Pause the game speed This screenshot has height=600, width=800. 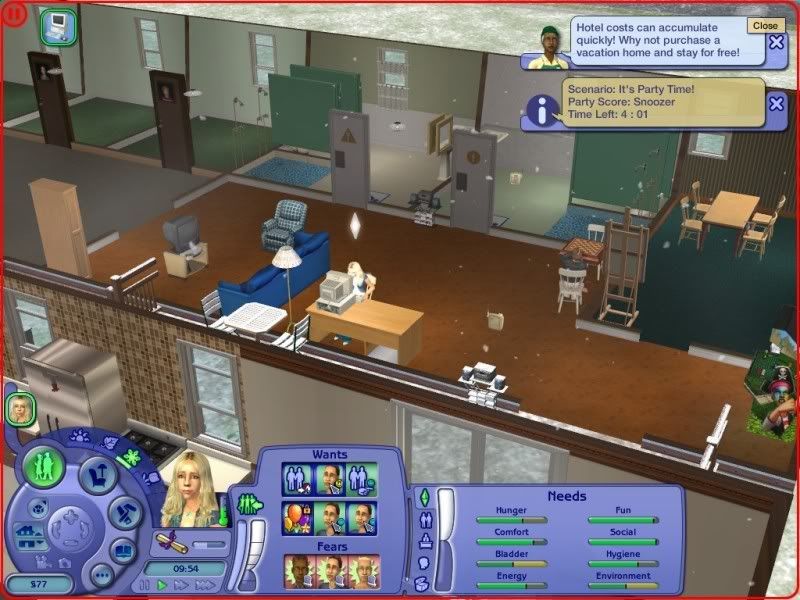[x=146, y=584]
